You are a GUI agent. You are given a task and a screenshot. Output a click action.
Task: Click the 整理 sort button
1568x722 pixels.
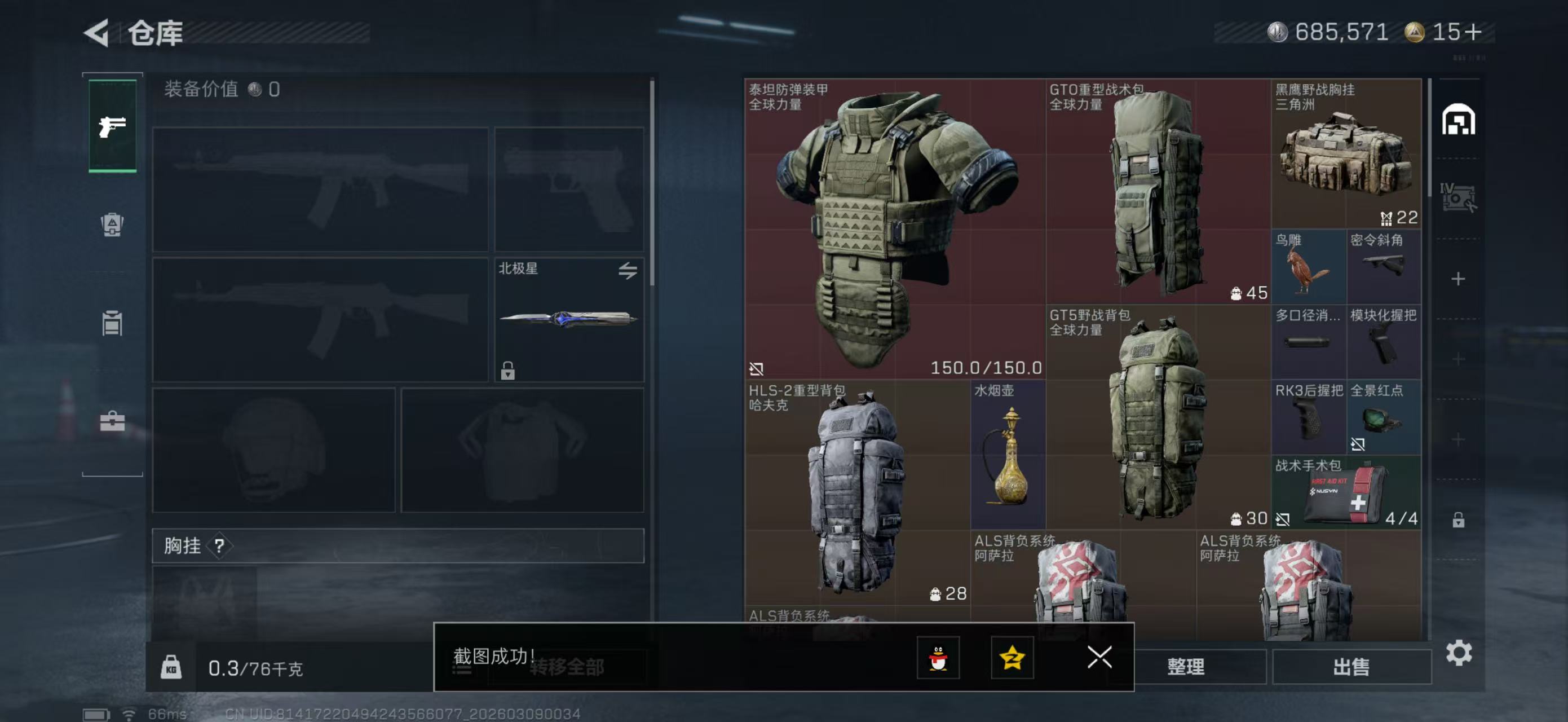click(x=1185, y=667)
